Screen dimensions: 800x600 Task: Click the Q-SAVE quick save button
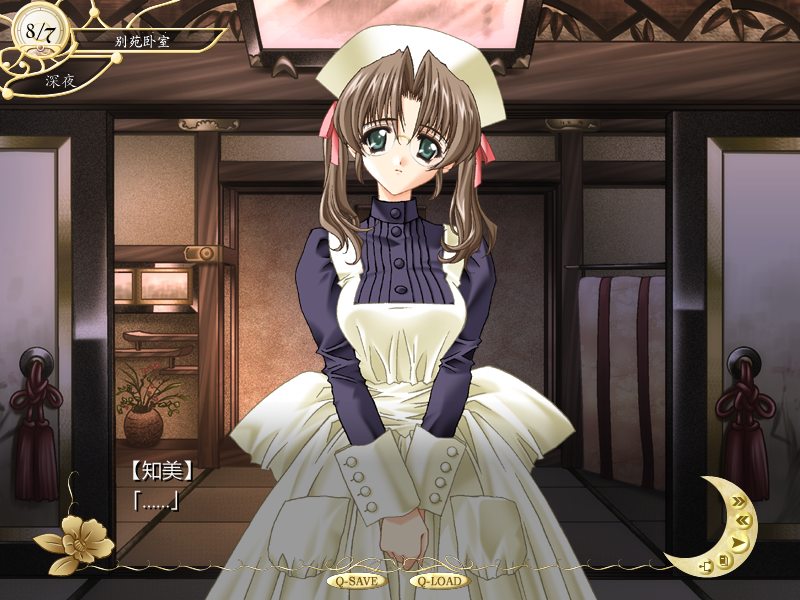point(355,580)
